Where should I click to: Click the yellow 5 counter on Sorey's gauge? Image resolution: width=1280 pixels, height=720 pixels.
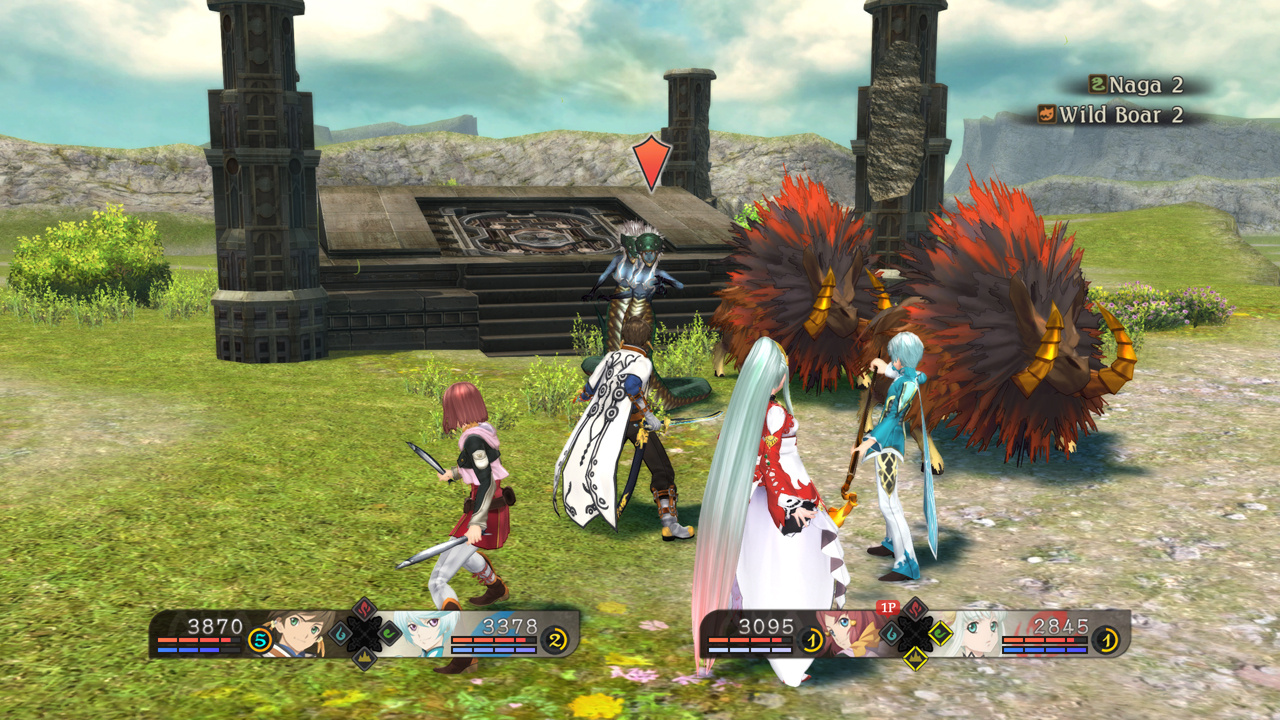pos(259,641)
